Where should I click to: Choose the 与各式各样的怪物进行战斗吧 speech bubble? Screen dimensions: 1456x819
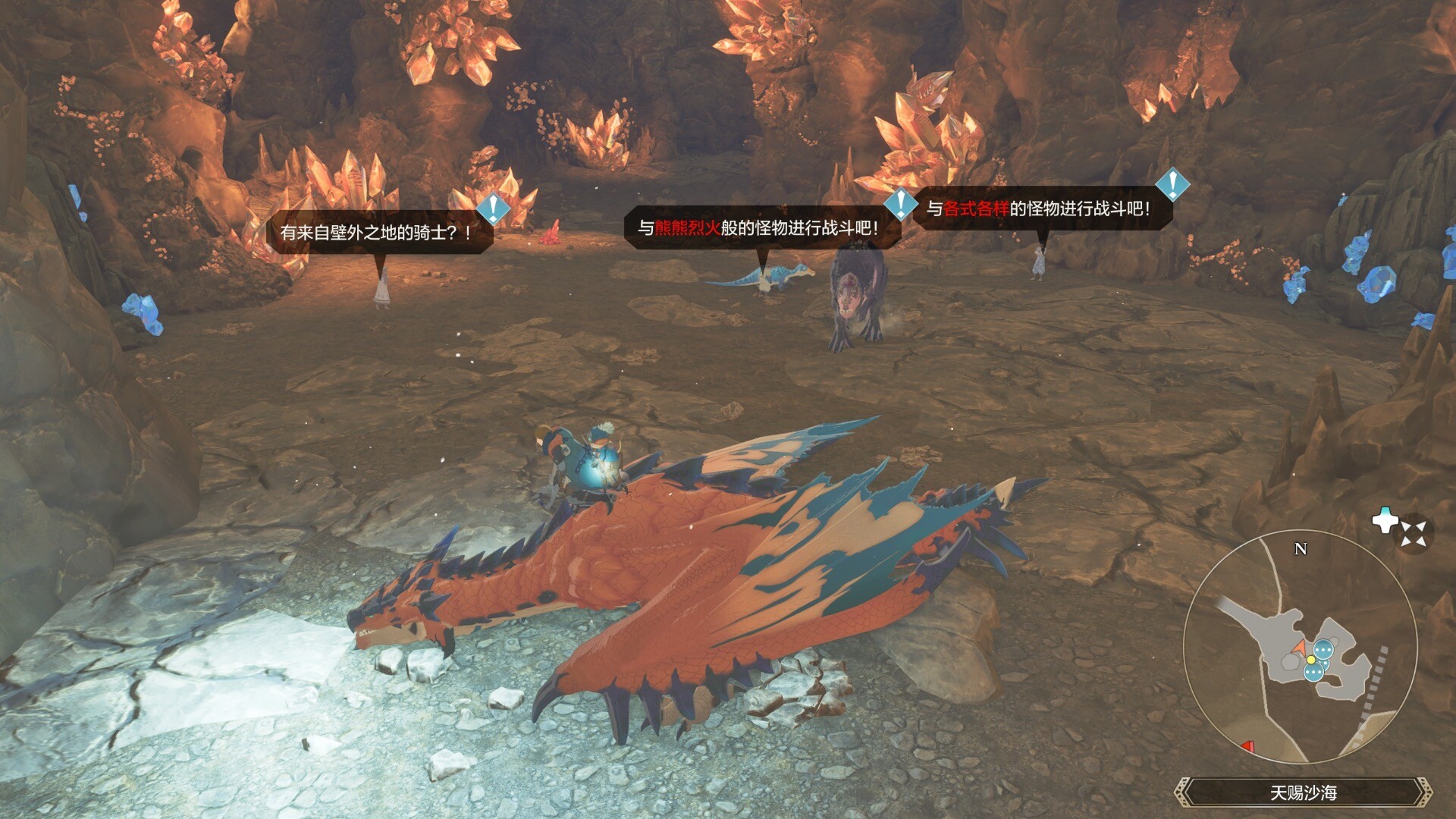click(x=1039, y=209)
